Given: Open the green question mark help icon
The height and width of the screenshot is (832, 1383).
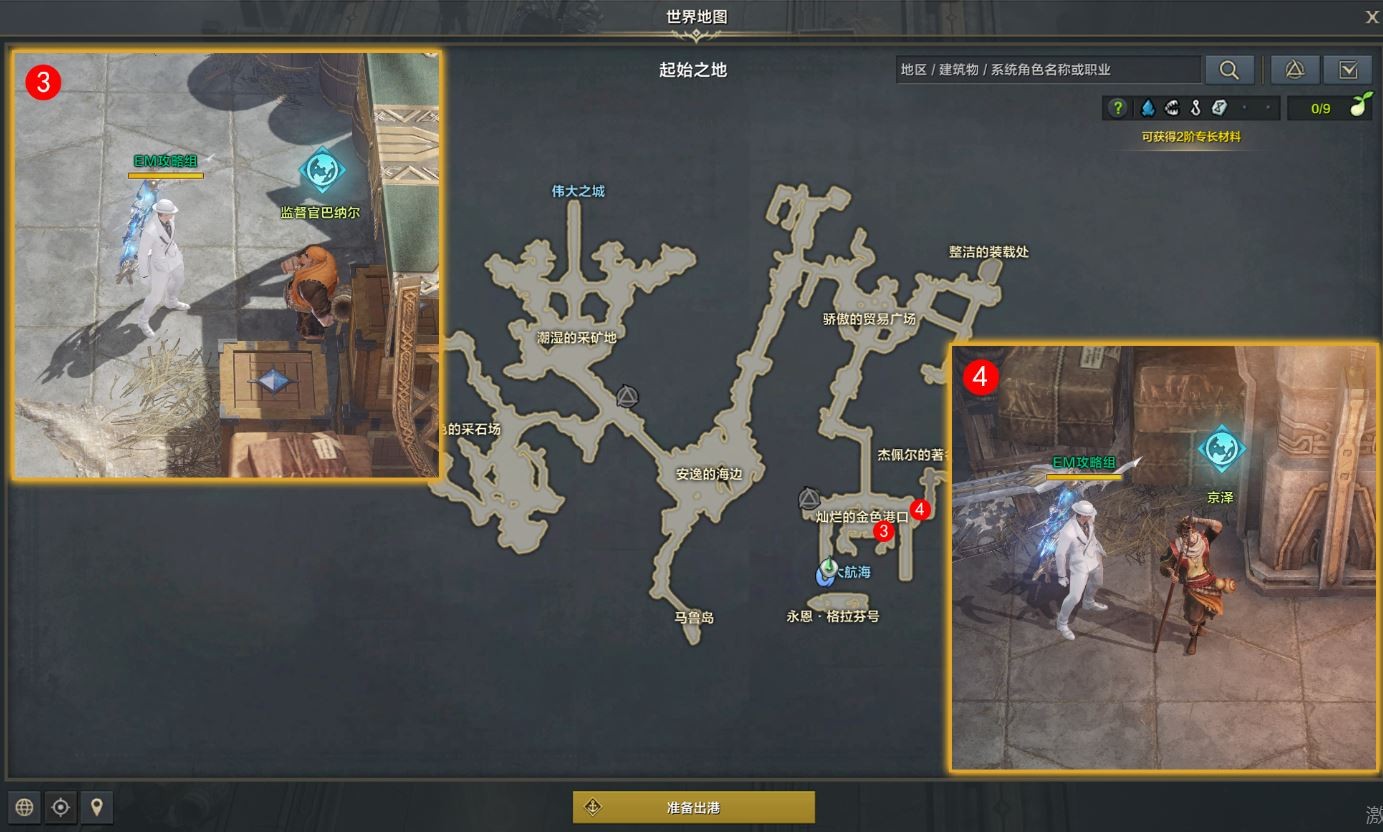Looking at the screenshot, I should pos(1118,108).
